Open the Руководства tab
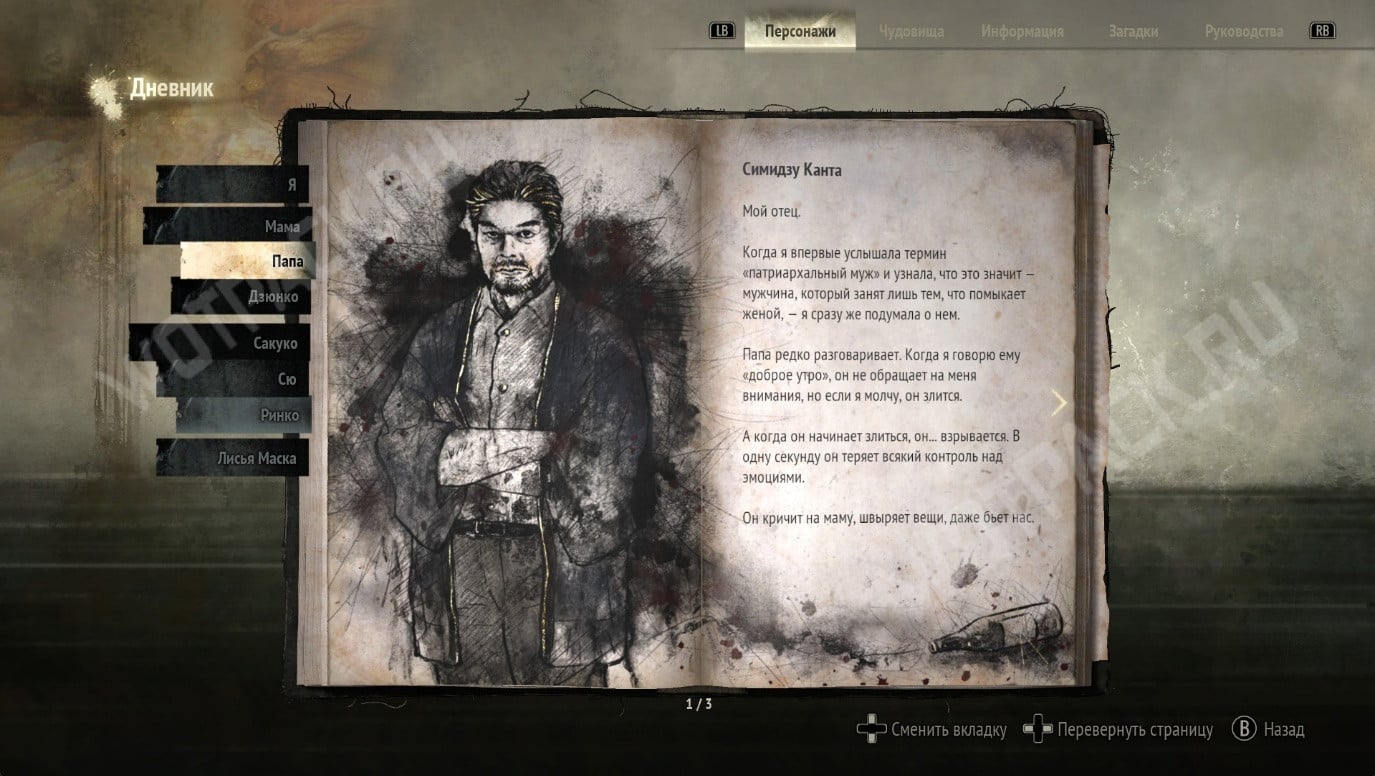This screenshot has width=1375, height=776. click(x=1243, y=31)
